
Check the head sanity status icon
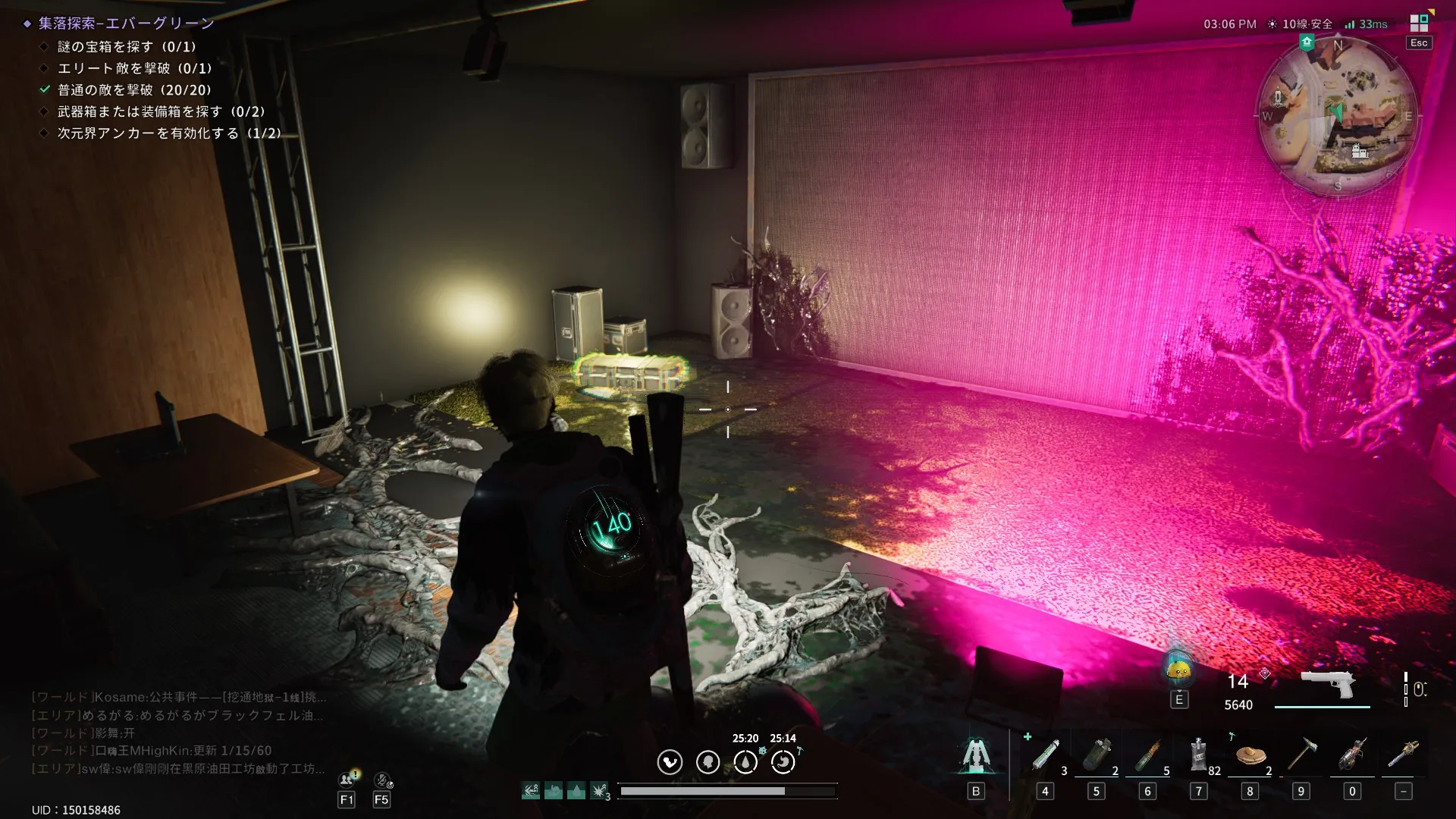(x=708, y=761)
